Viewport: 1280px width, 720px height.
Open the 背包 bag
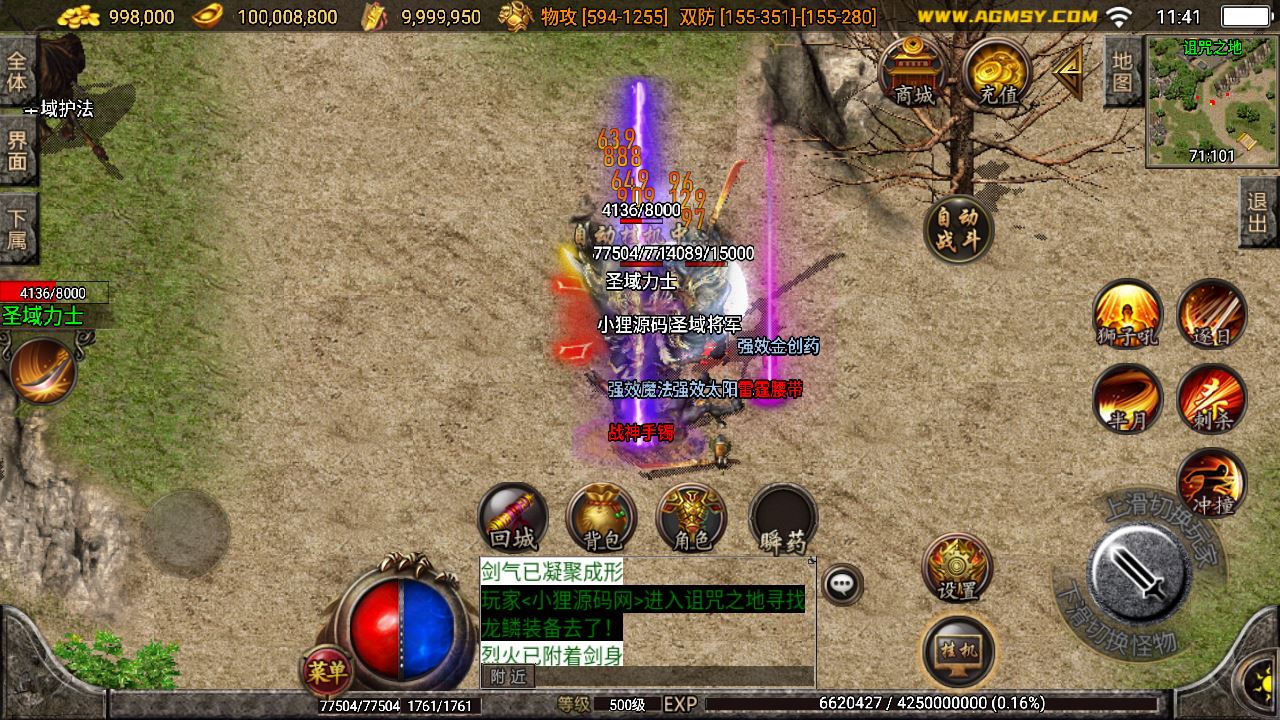click(601, 517)
